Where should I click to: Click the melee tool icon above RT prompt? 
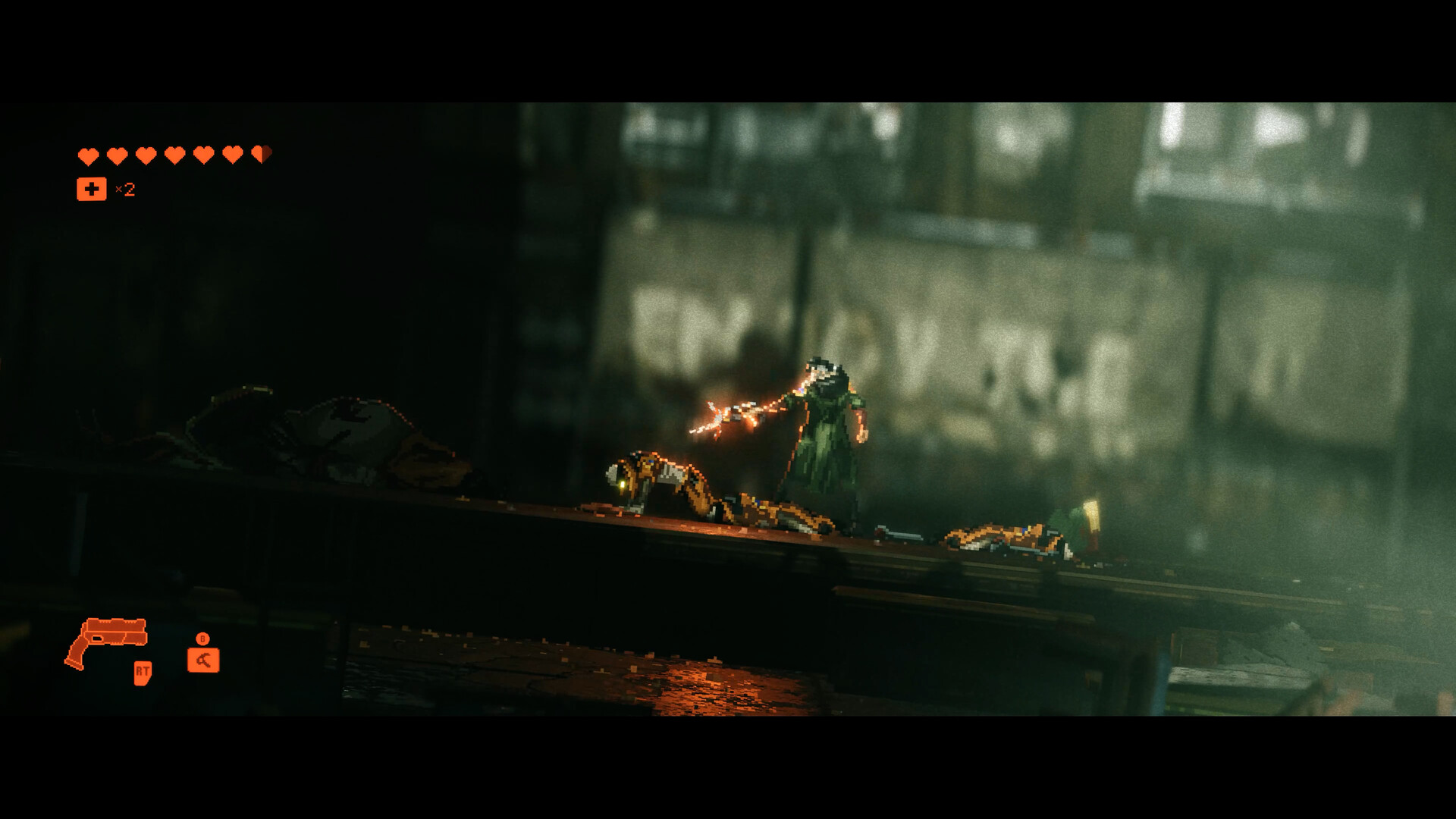pos(202,660)
